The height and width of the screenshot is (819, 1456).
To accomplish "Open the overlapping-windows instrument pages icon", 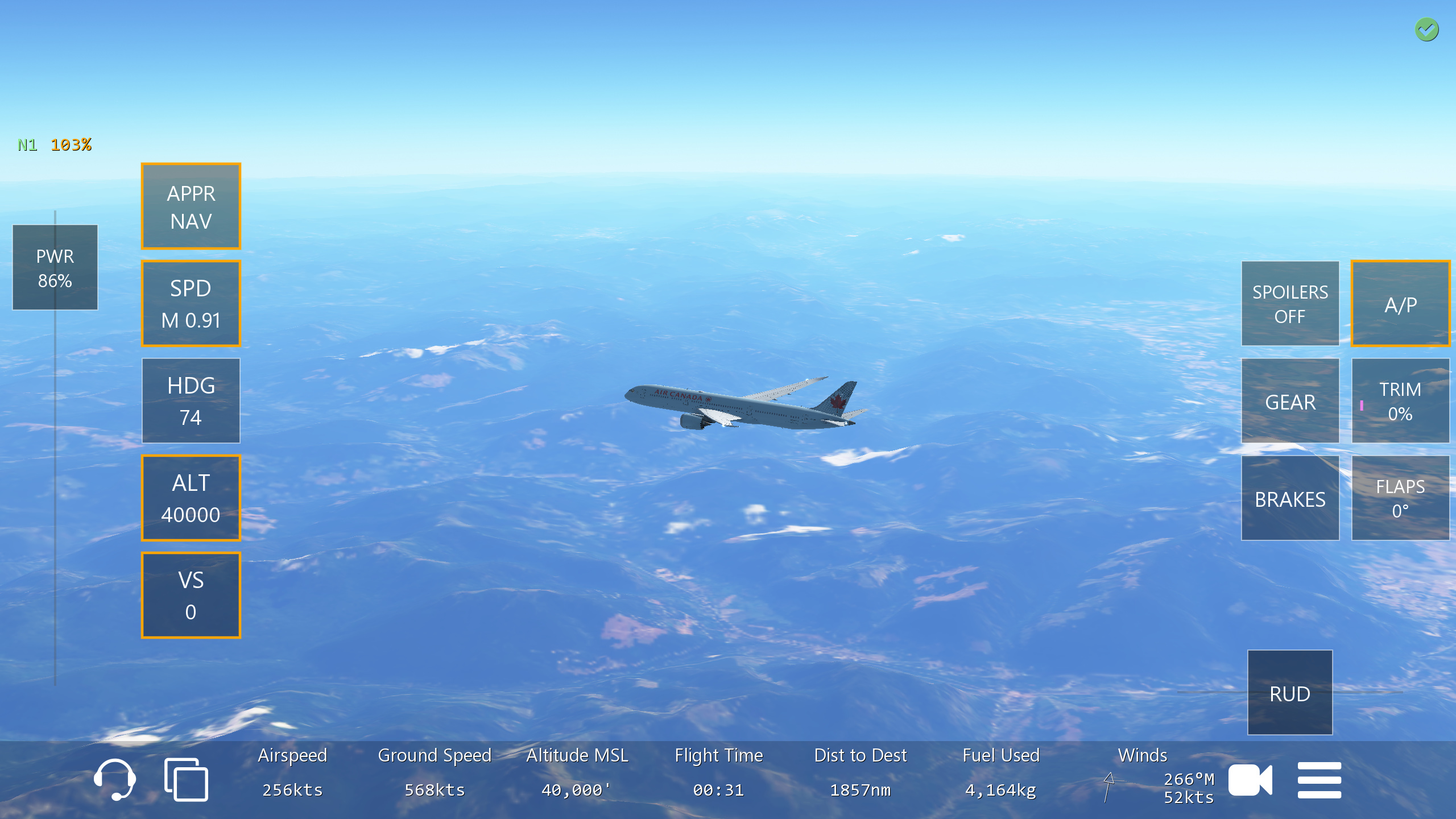I will coord(186,779).
